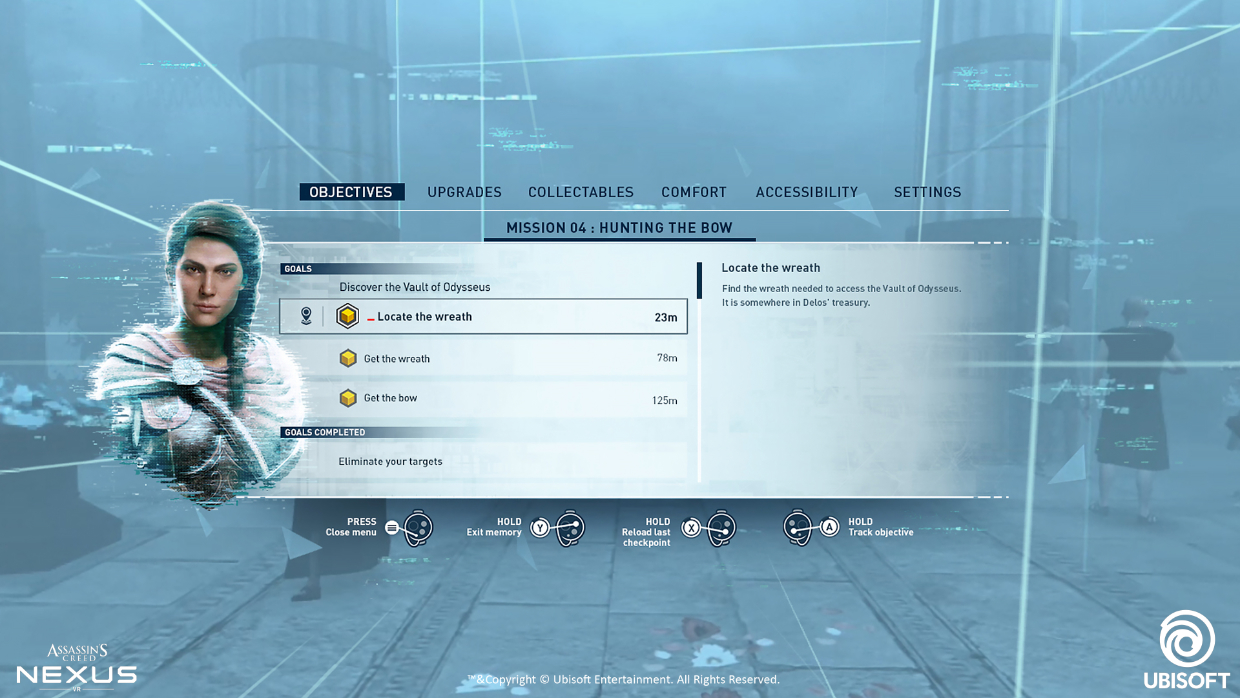Switch to the Objectives tab
The width and height of the screenshot is (1240, 698).
[x=351, y=192]
